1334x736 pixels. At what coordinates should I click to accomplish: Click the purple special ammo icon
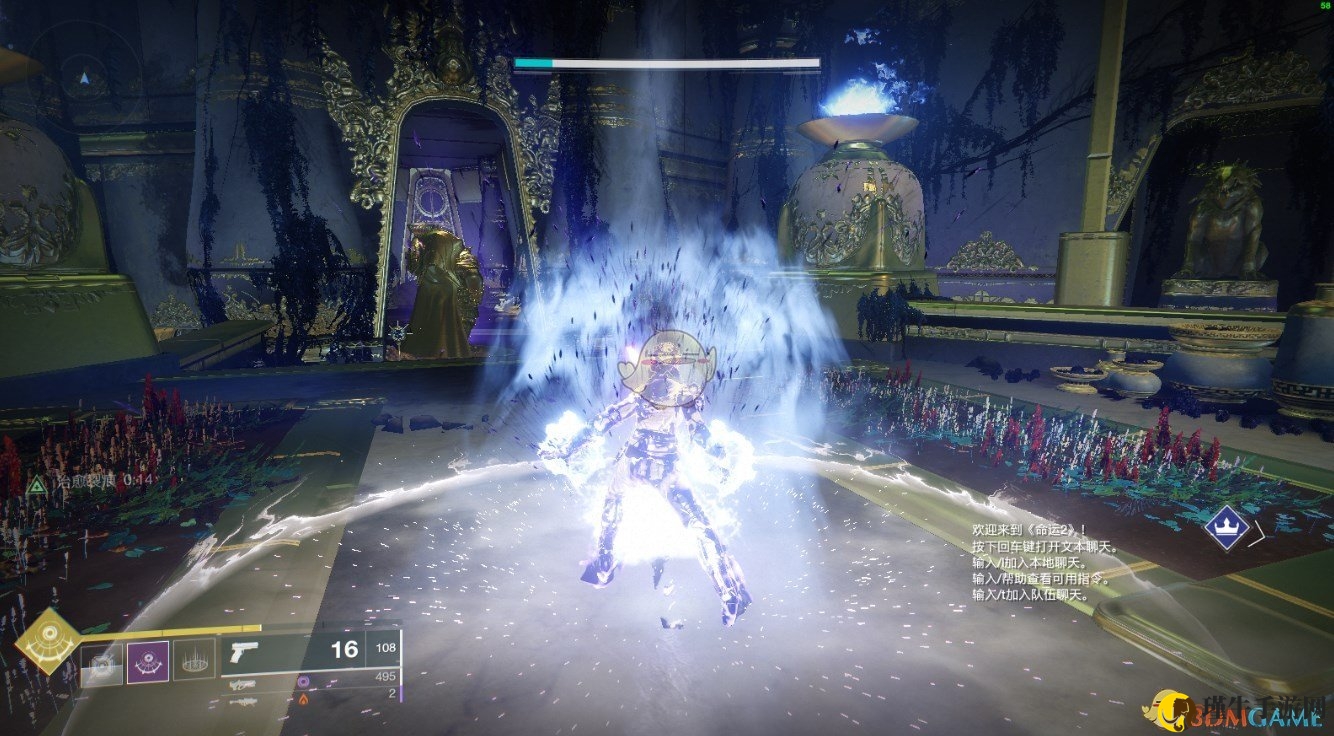[305, 681]
